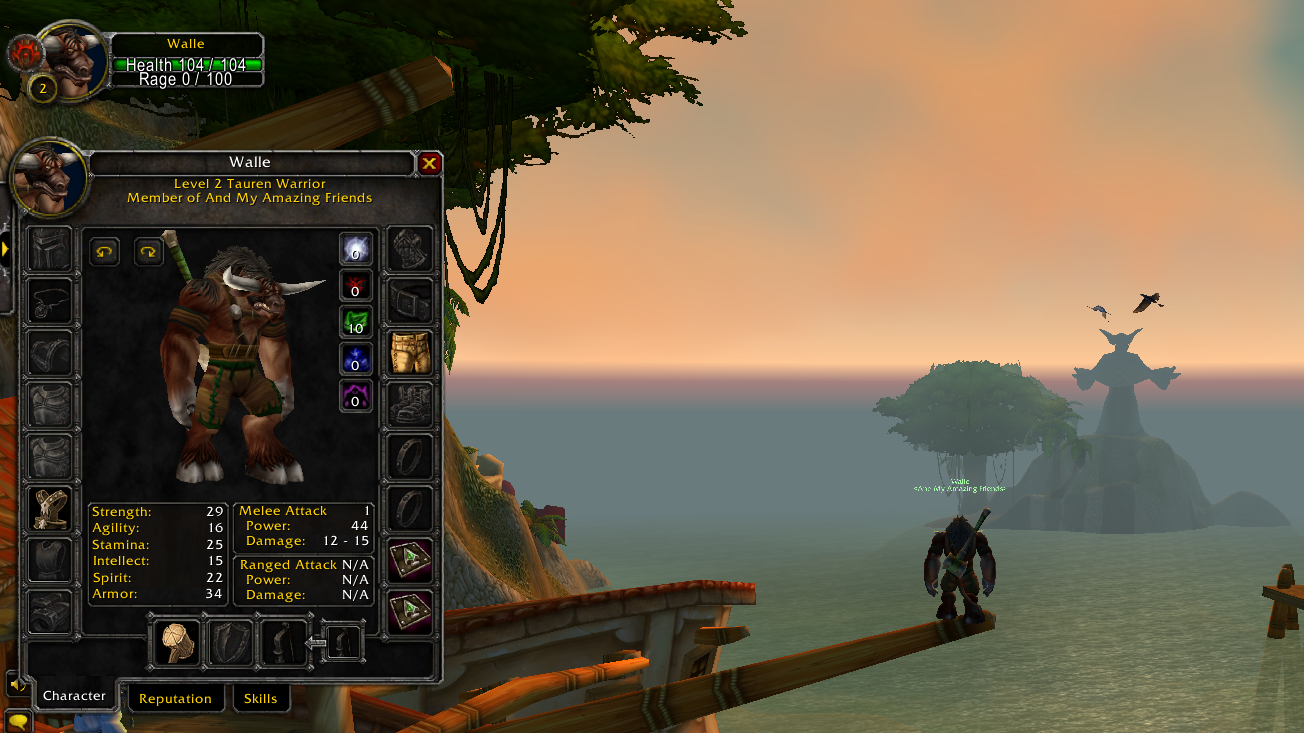Image resolution: width=1304 pixels, height=733 pixels.
Task: Open the Skills tab
Action: point(260,698)
